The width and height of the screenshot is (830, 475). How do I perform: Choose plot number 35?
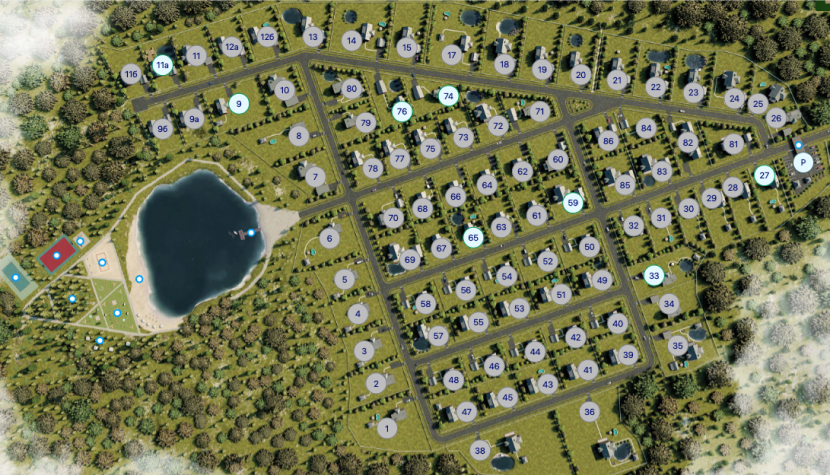677,347
